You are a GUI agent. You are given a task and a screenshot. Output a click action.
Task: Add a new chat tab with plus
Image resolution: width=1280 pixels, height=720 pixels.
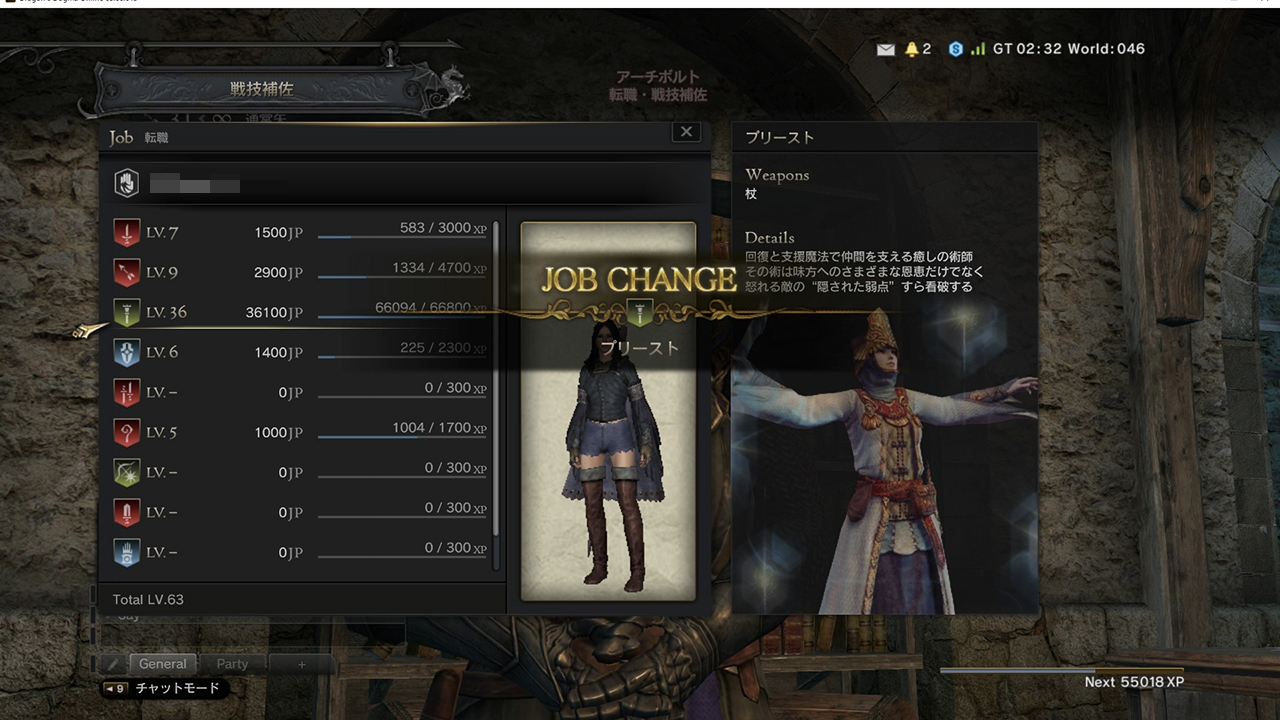(301, 664)
